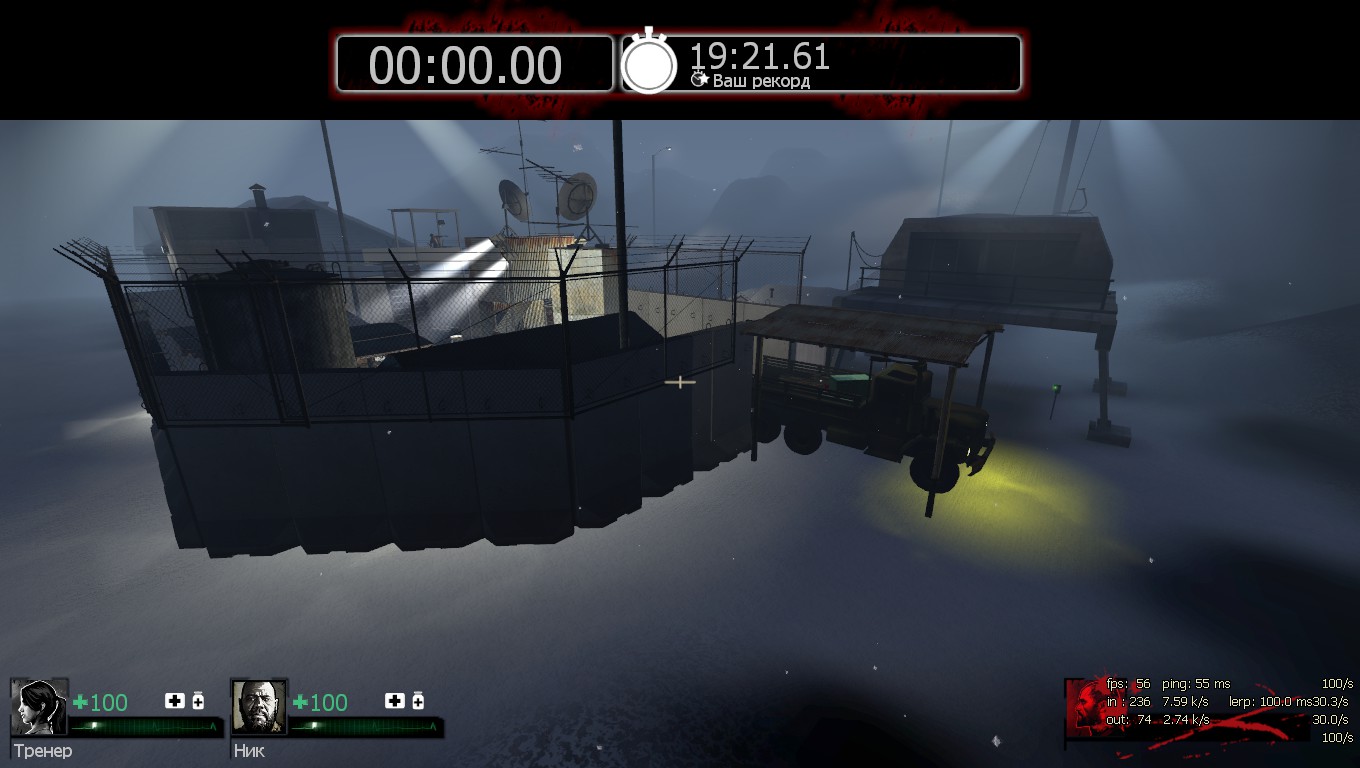Image resolution: width=1360 pixels, height=768 pixels.
Task: Select Тренер's pain pills icon
Action: tap(198, 701)
